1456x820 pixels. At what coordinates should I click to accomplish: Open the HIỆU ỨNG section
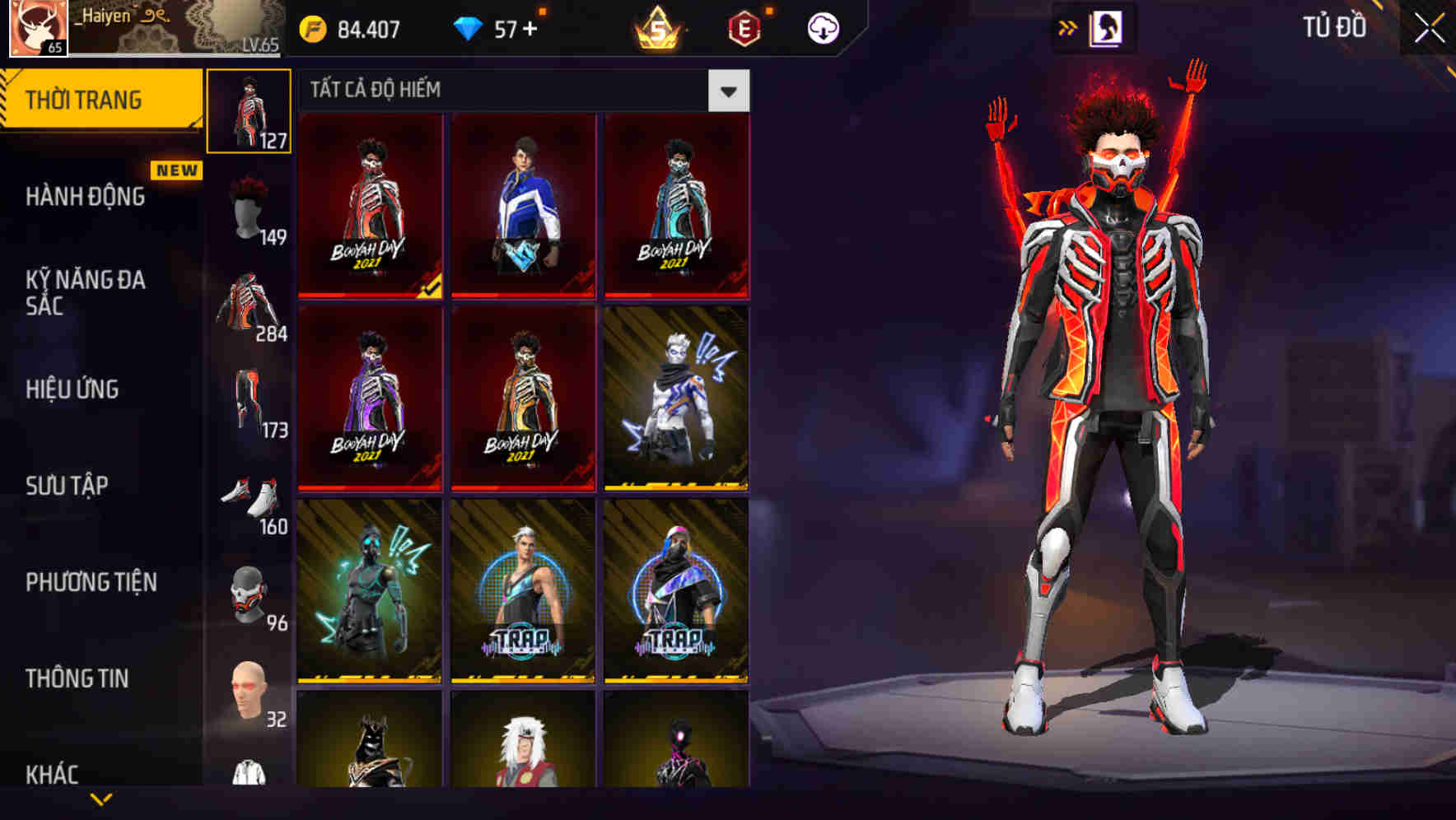[72, 389]
